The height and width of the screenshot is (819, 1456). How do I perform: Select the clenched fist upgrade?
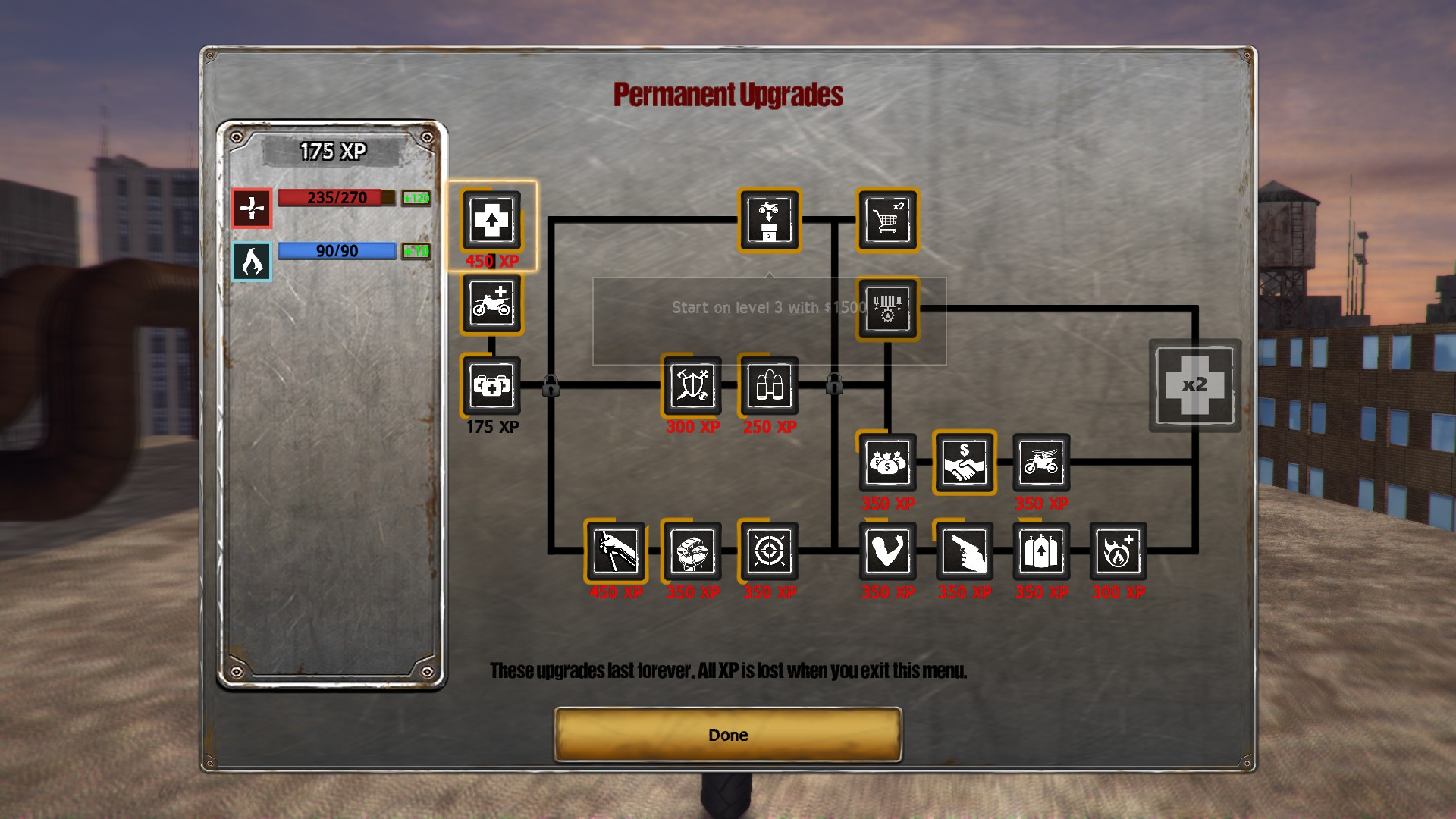pyautogui.click(x=692, y=551)
